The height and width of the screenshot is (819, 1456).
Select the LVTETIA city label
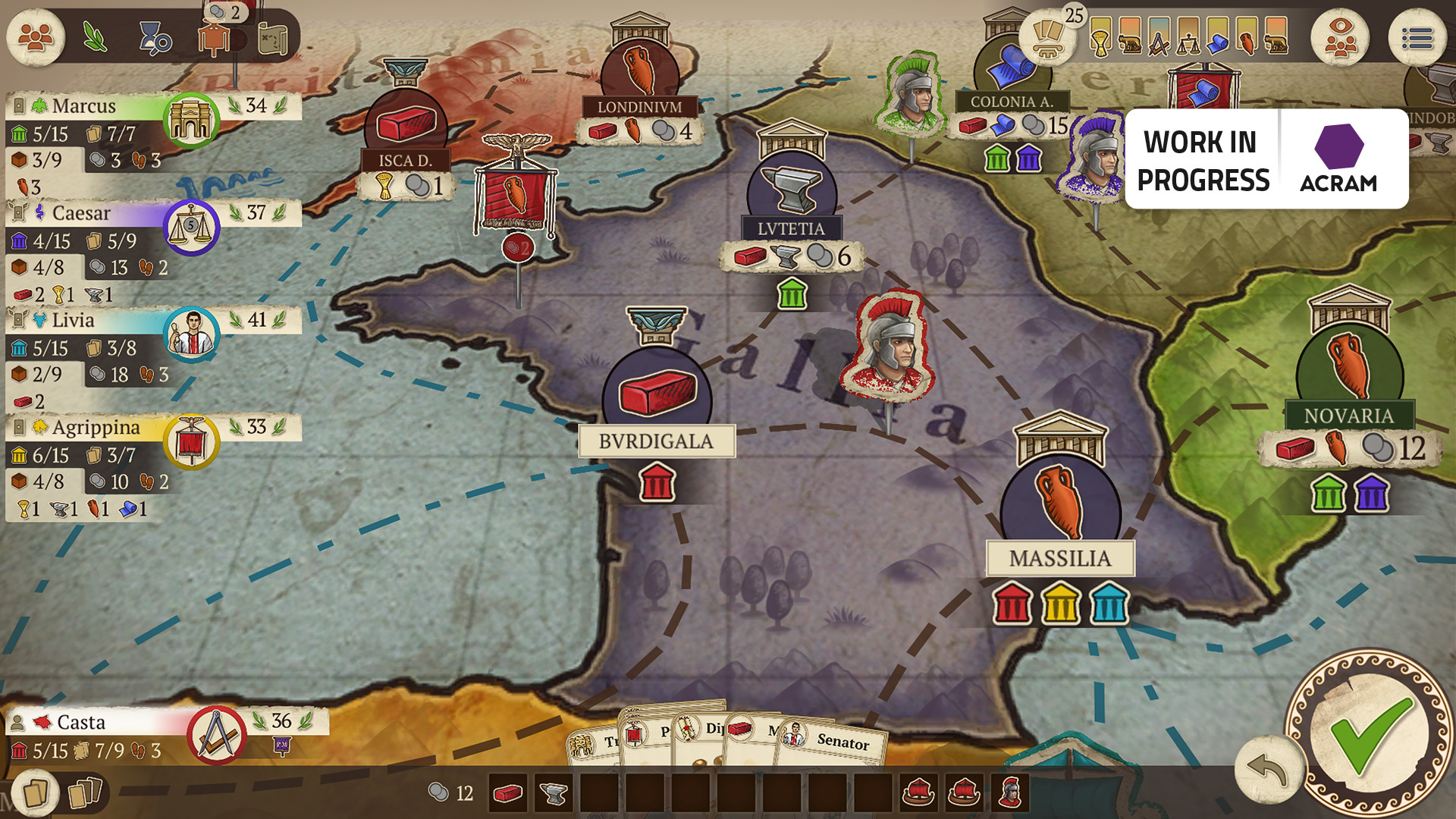pyautogui.click(x=791, y=228)
